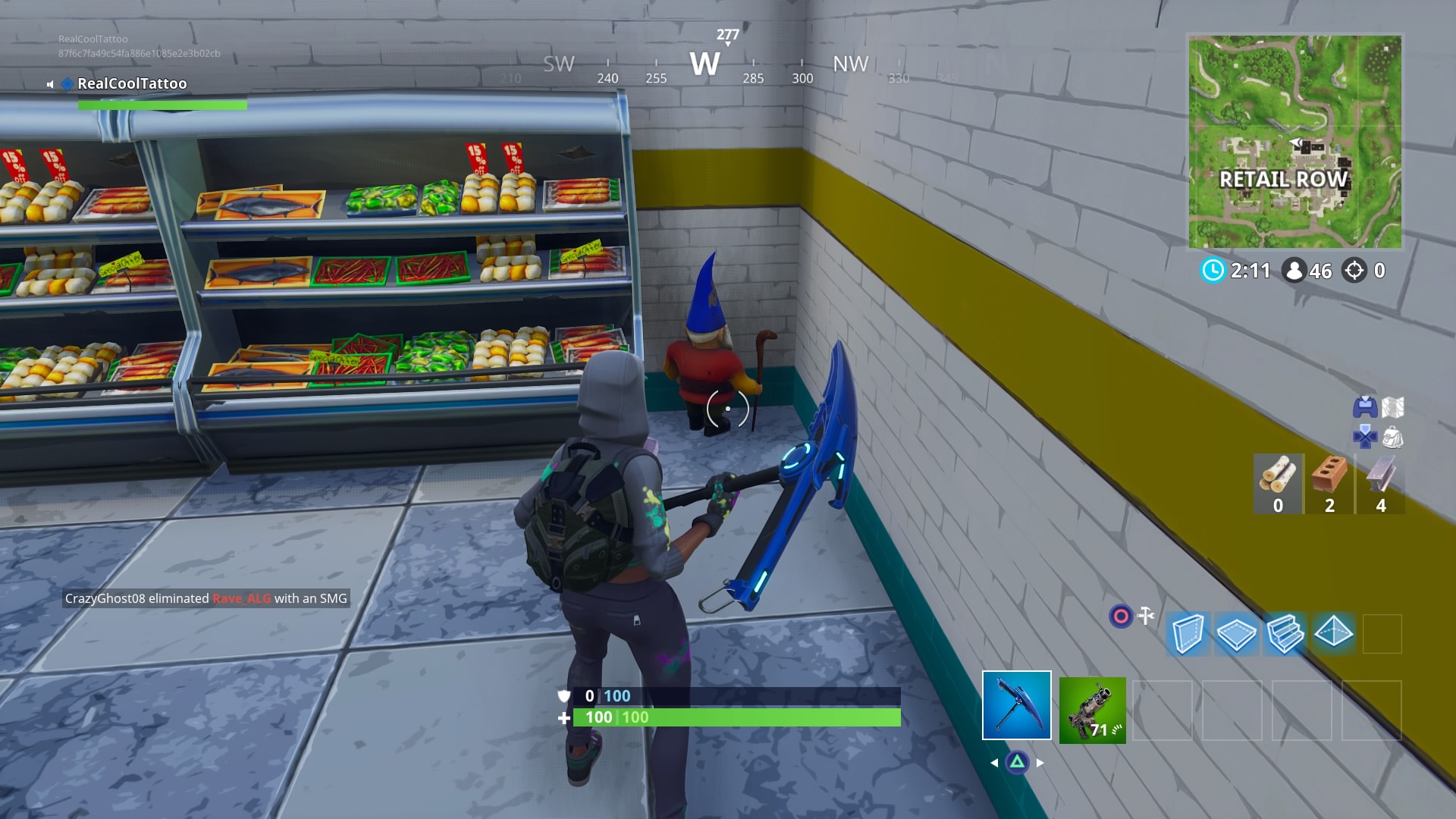
Task: Open the map via the map icon
Action: [1392, 406]
